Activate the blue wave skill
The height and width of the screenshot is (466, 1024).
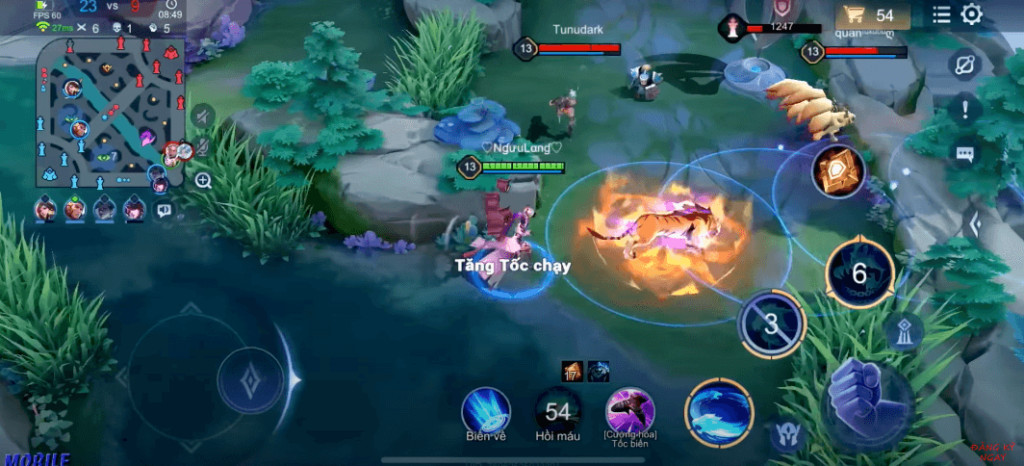tap(719, 412)
